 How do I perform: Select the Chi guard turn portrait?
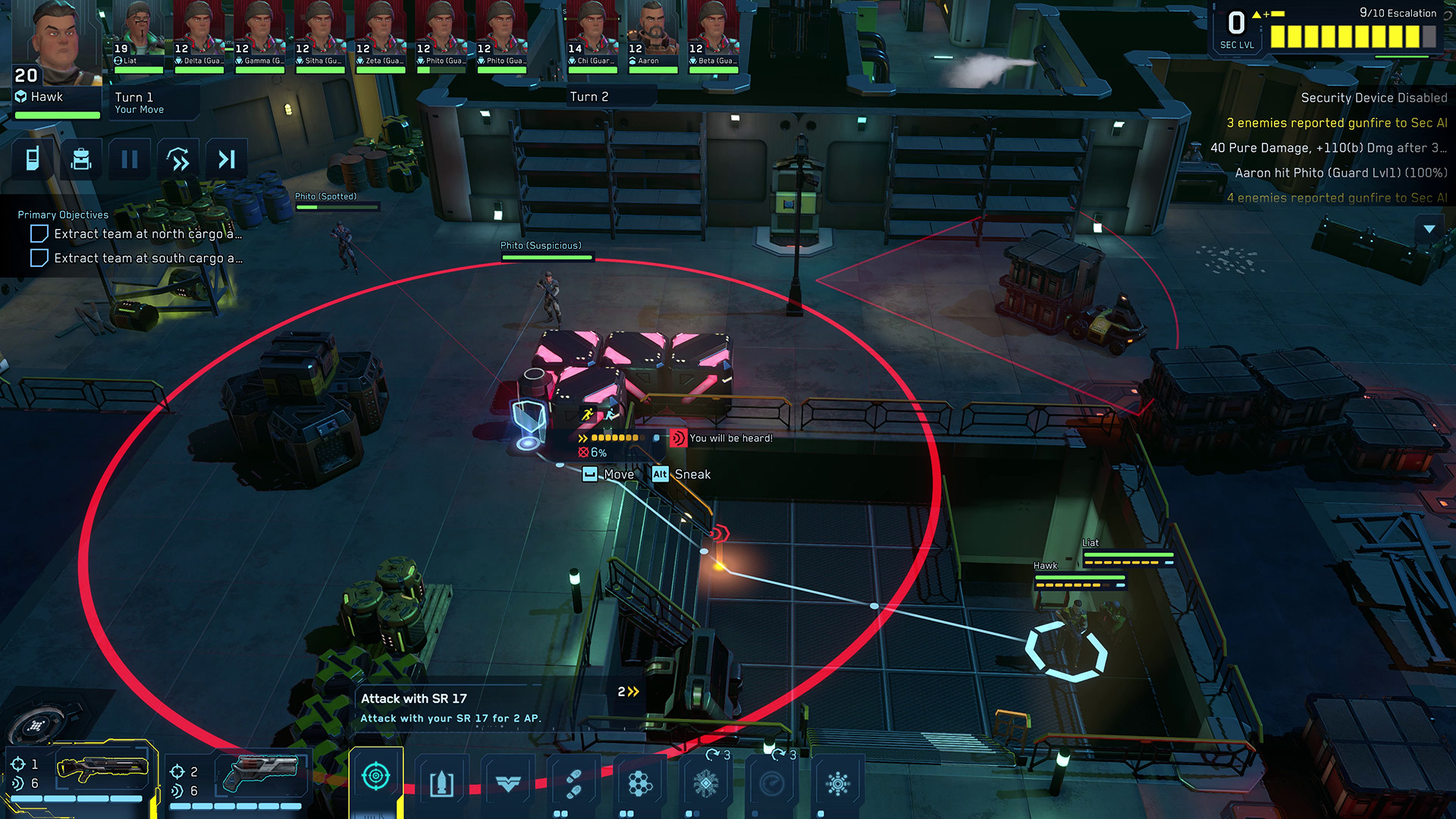pos(592,34)
